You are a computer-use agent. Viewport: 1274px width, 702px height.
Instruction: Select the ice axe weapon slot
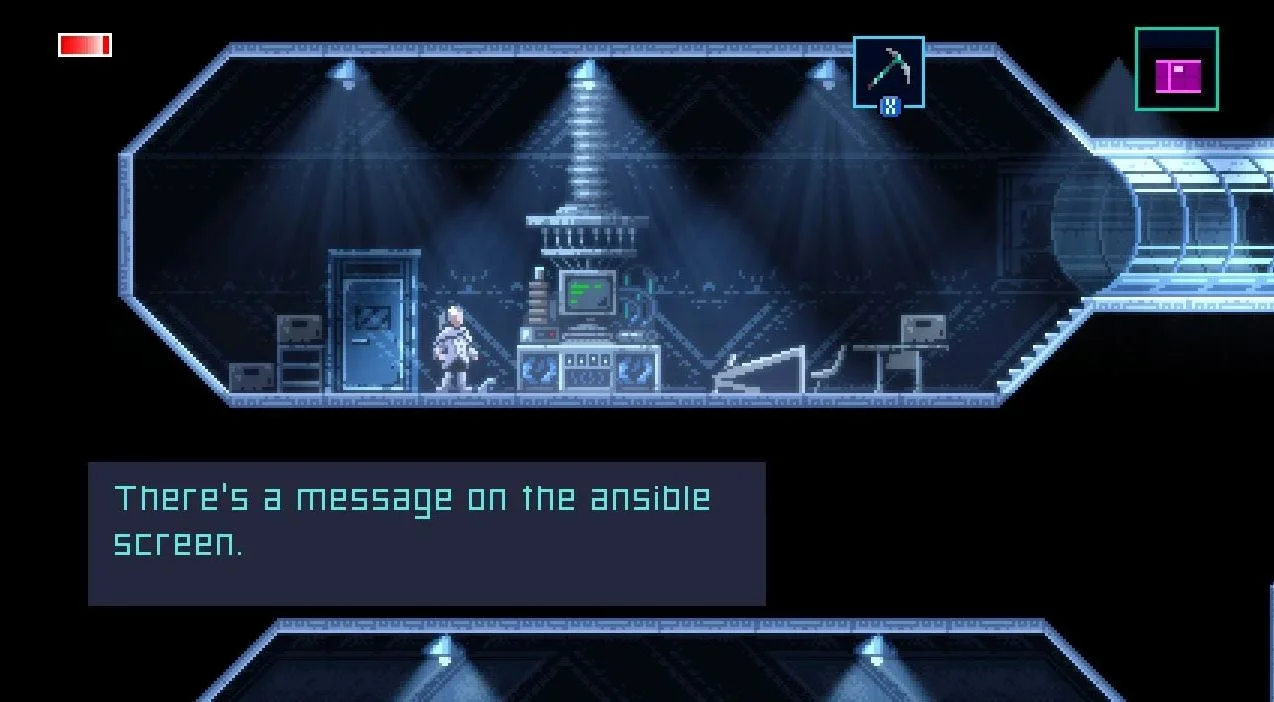[x=888, y=71]
